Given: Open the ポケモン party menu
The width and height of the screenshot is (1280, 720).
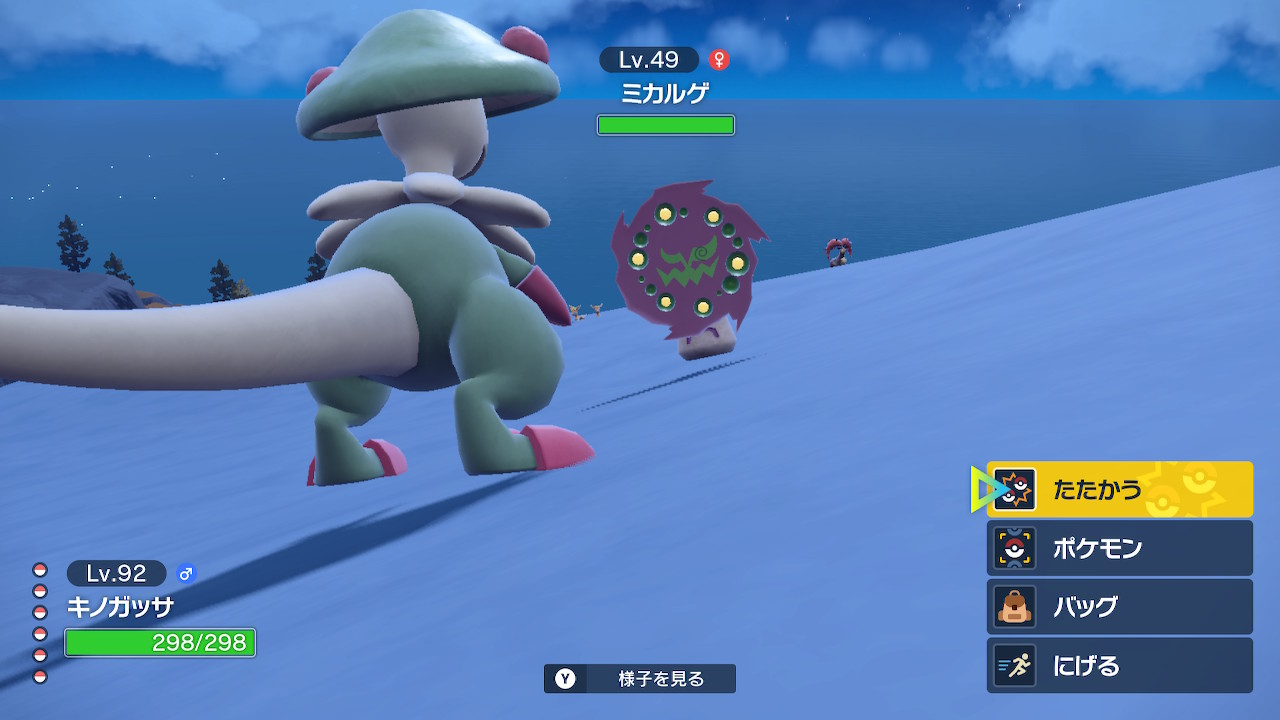Looking at the screenshot, I should pos(1118,548).
